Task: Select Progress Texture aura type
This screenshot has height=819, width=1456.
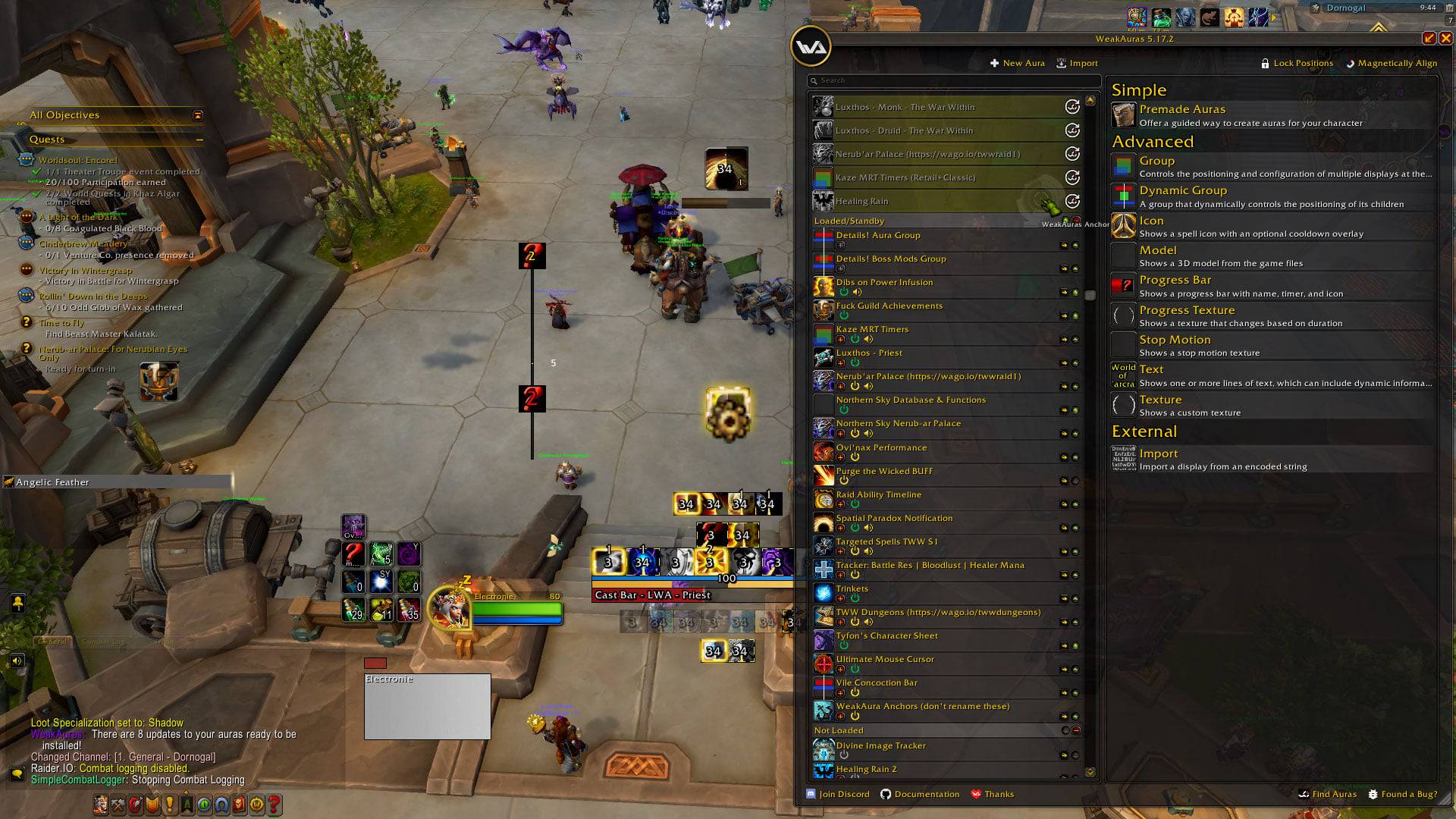Action: (1186, 310)
